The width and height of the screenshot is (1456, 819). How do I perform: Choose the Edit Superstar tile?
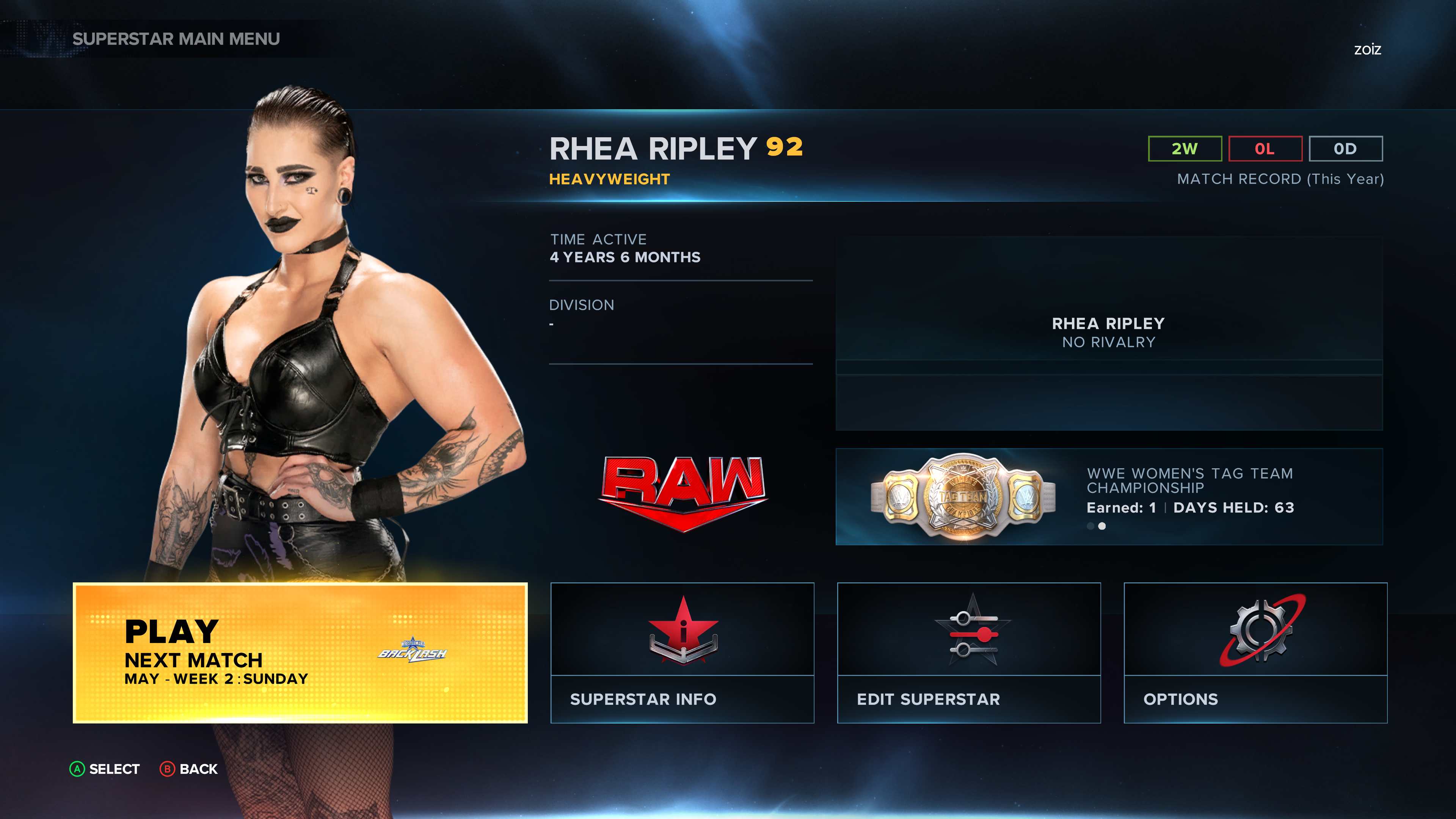pyautogui.click(x=969, y=652)
